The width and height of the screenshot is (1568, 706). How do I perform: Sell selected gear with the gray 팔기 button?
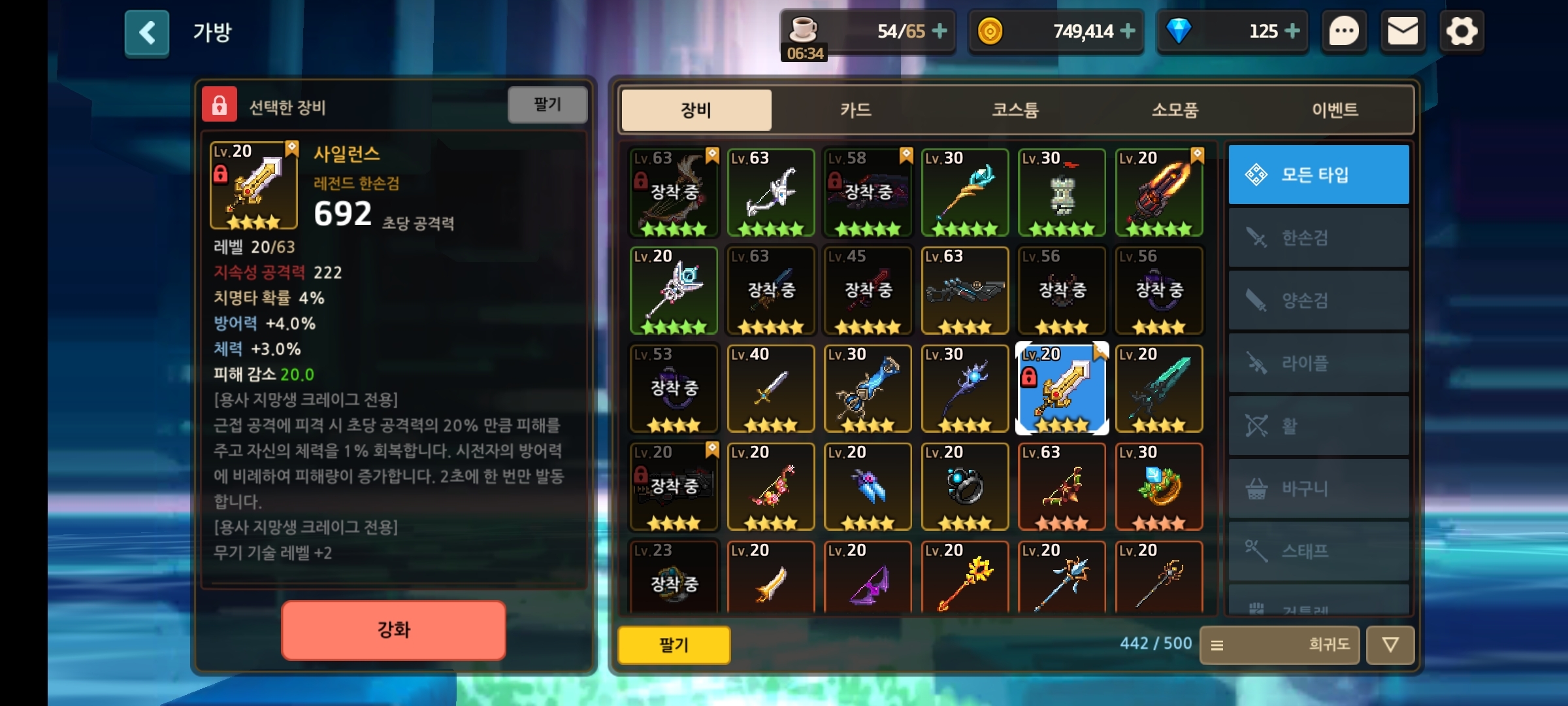pyautogui.click(x=547, y=105)
